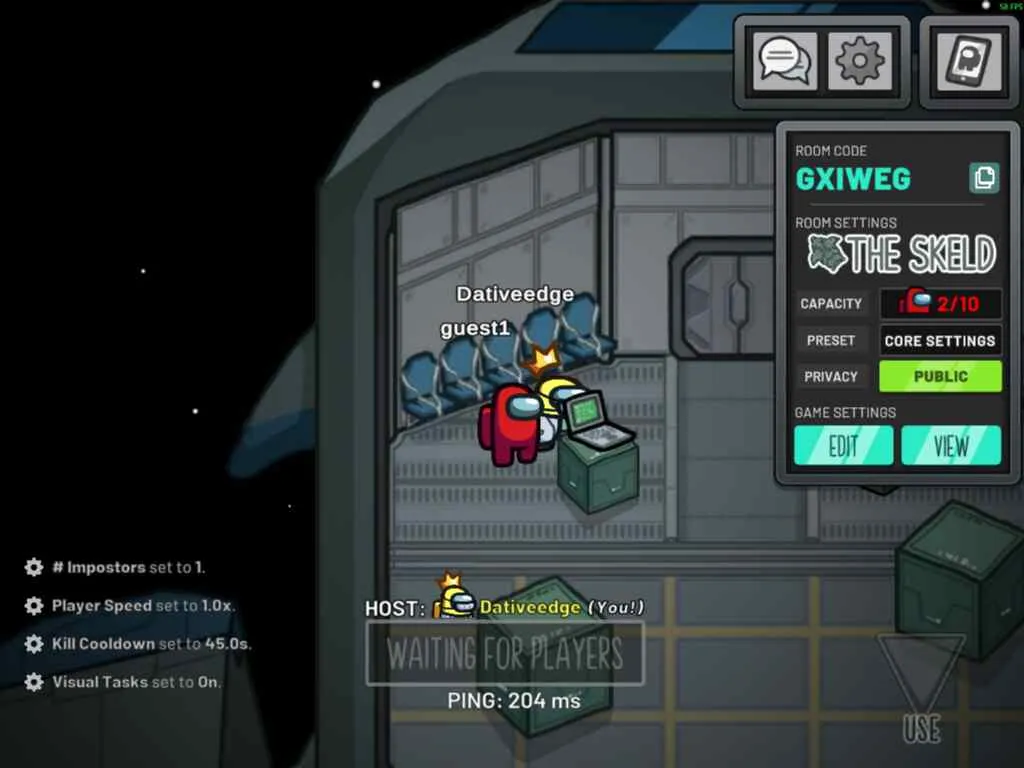
Task: Copy the room code GXIWEG
Action: click(984, 178)
